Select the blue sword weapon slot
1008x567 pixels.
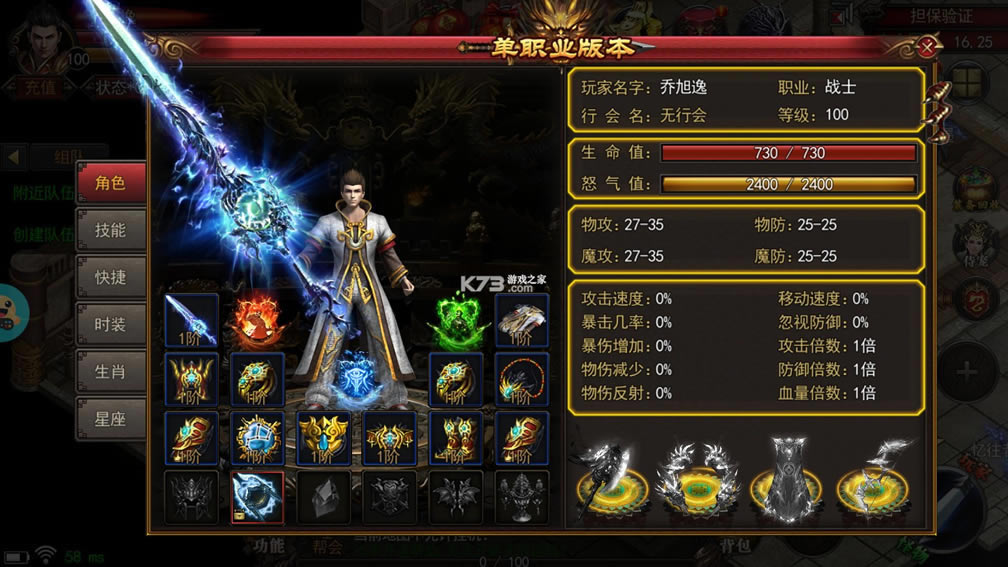click(191, 320)
